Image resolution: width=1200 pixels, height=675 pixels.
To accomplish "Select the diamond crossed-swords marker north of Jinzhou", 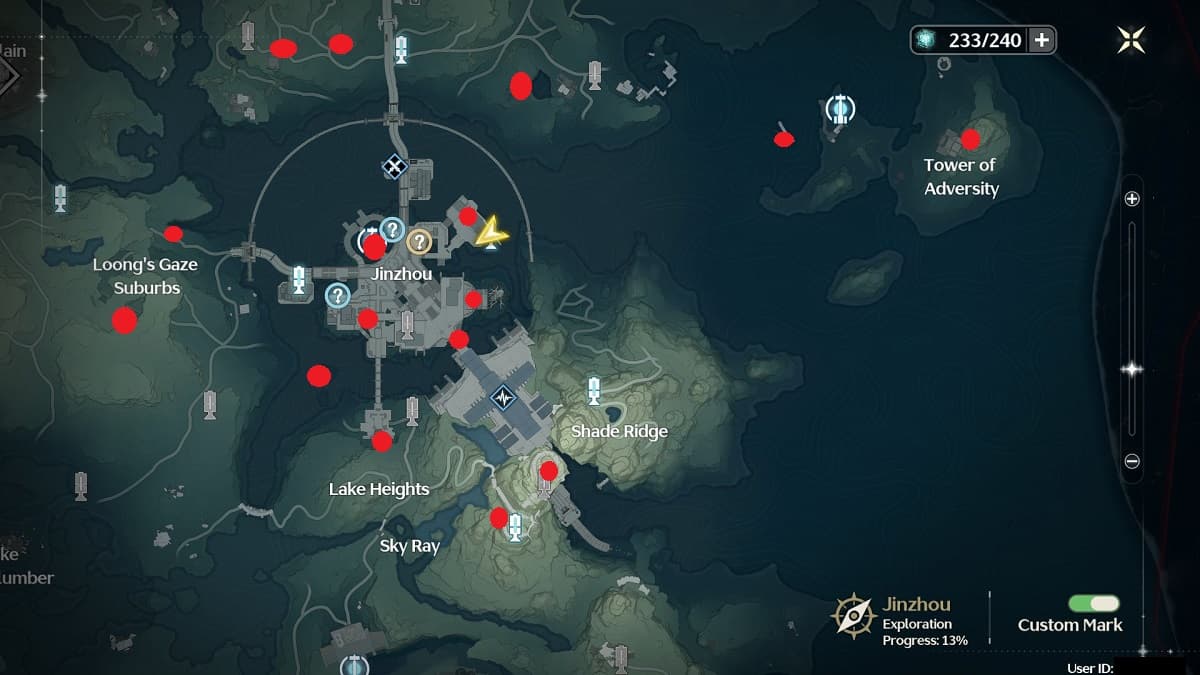I will [395, 167].
